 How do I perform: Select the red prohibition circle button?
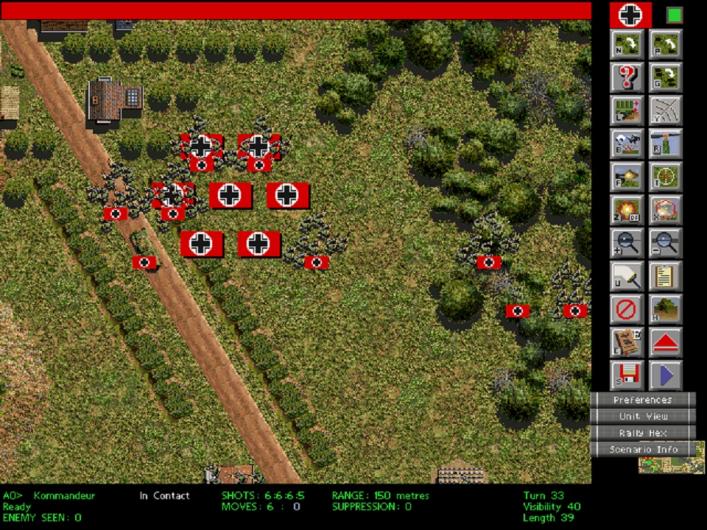tap(627, 309)
